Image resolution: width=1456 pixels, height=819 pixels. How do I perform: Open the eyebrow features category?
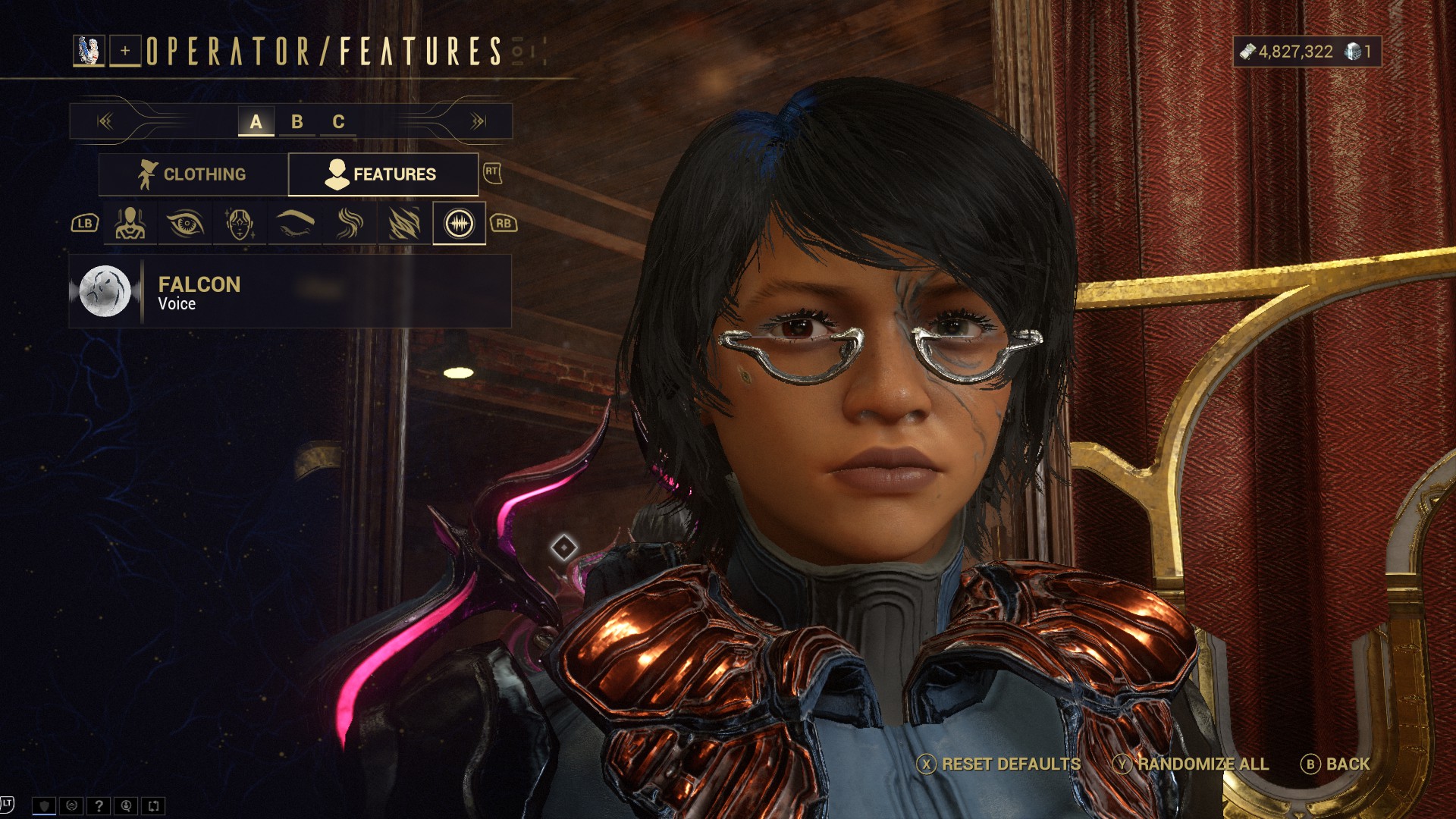(295, 224)
